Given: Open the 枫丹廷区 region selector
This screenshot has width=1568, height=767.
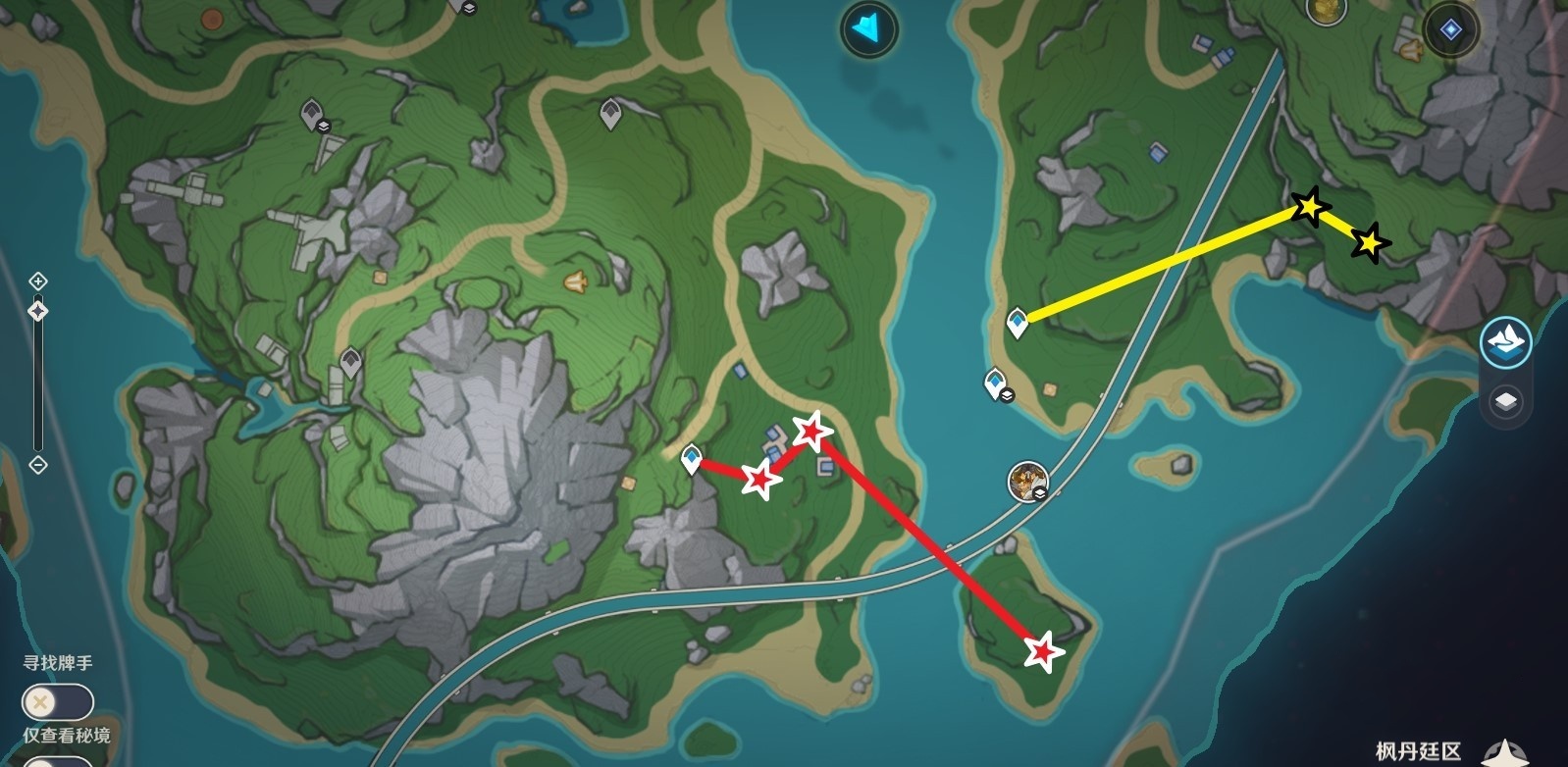Looking at the screenshot, I should (x=1418, y=752).
